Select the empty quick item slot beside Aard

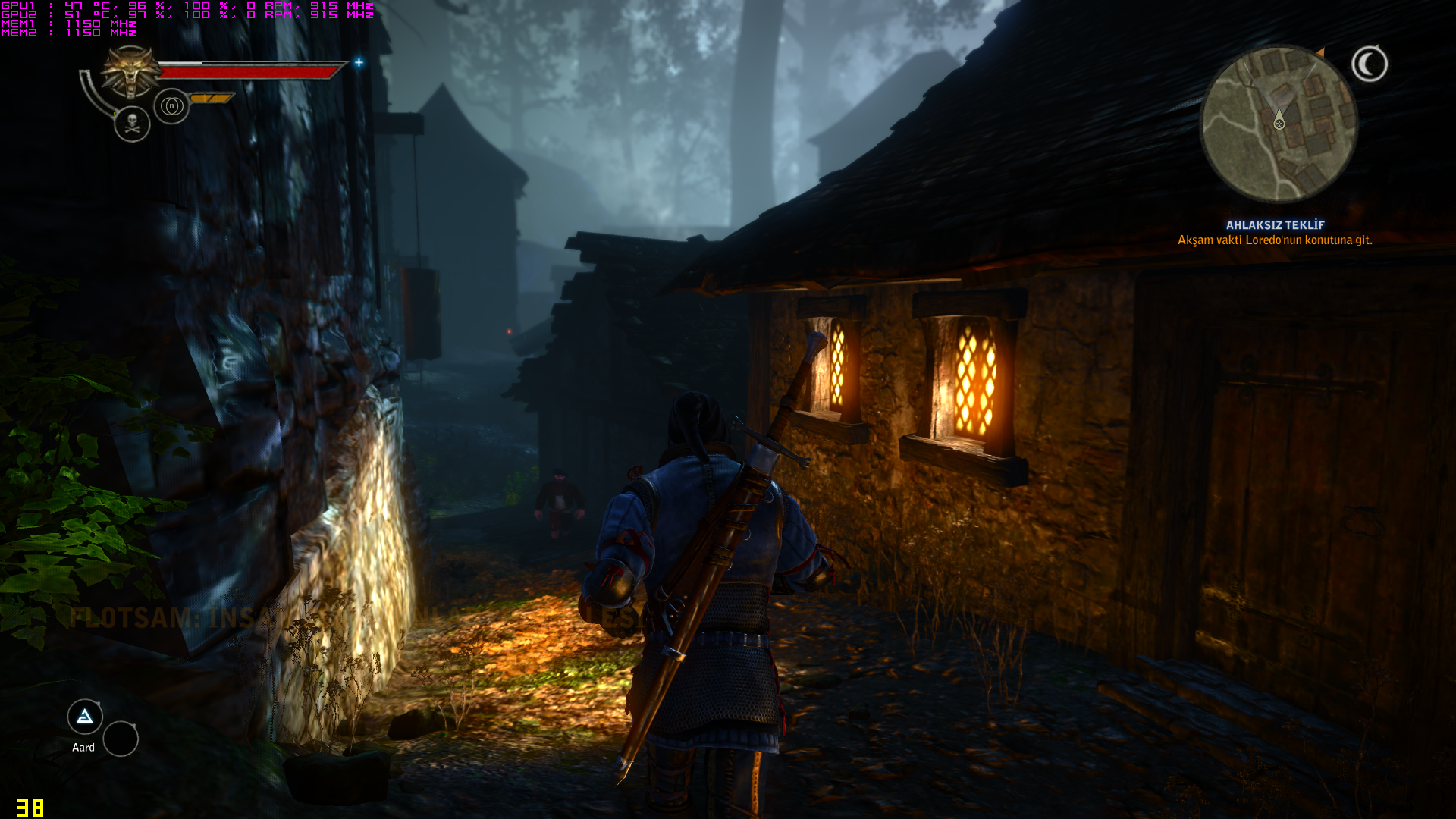[121, 739]
